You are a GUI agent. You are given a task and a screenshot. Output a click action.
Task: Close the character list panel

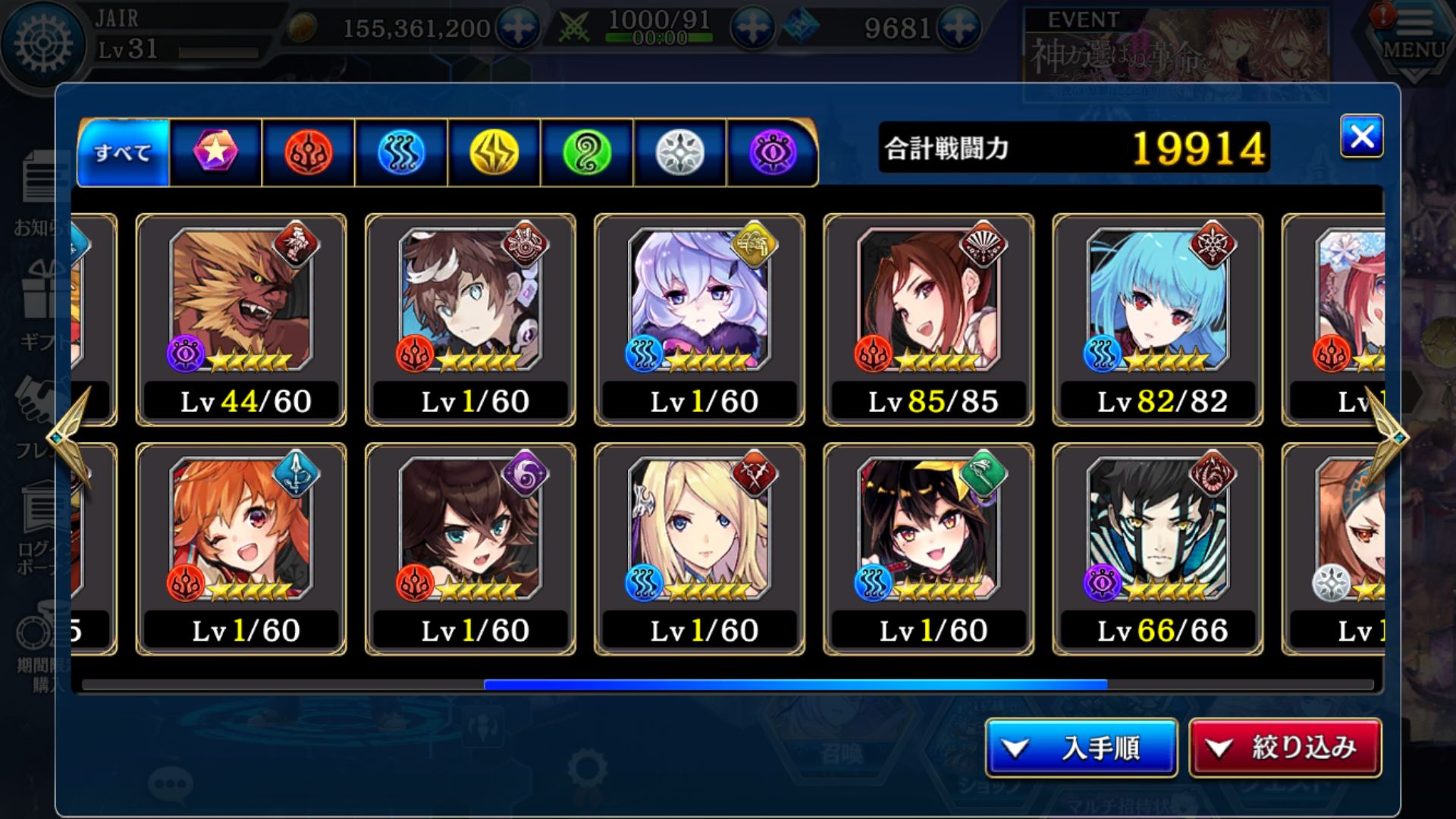point(1361,136)
